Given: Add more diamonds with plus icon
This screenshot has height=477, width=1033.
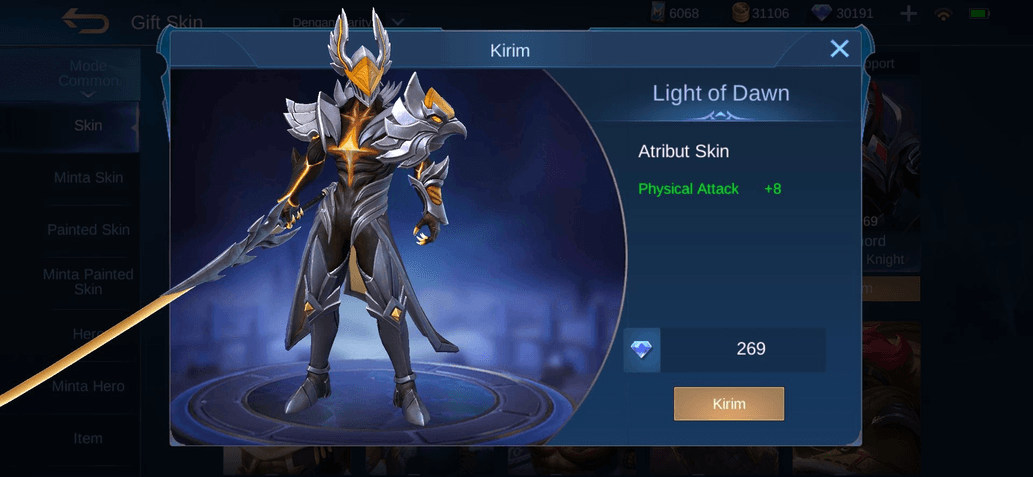Looking at the screenshot, I should pyautogui.click(x=908, y=14).
